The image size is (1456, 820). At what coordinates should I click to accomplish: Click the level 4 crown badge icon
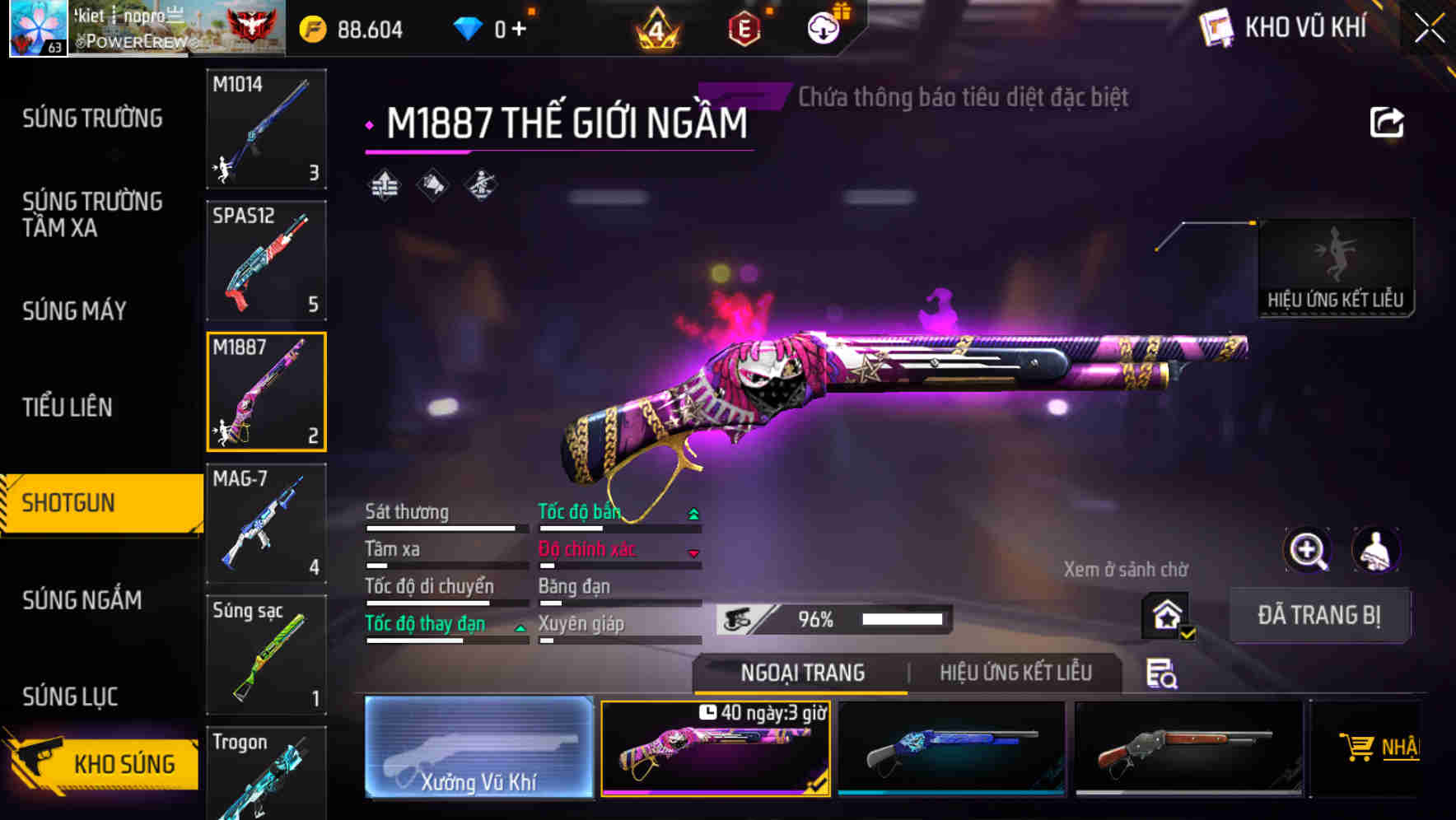pyautogui.click(x=655, y=30)
